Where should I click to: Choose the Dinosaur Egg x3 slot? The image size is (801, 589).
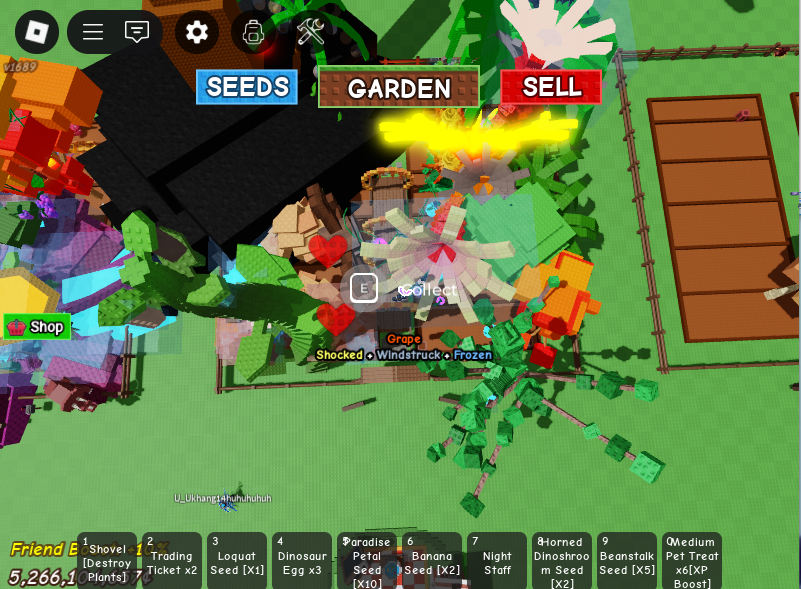pyautogui.click(x=302, y=561)
